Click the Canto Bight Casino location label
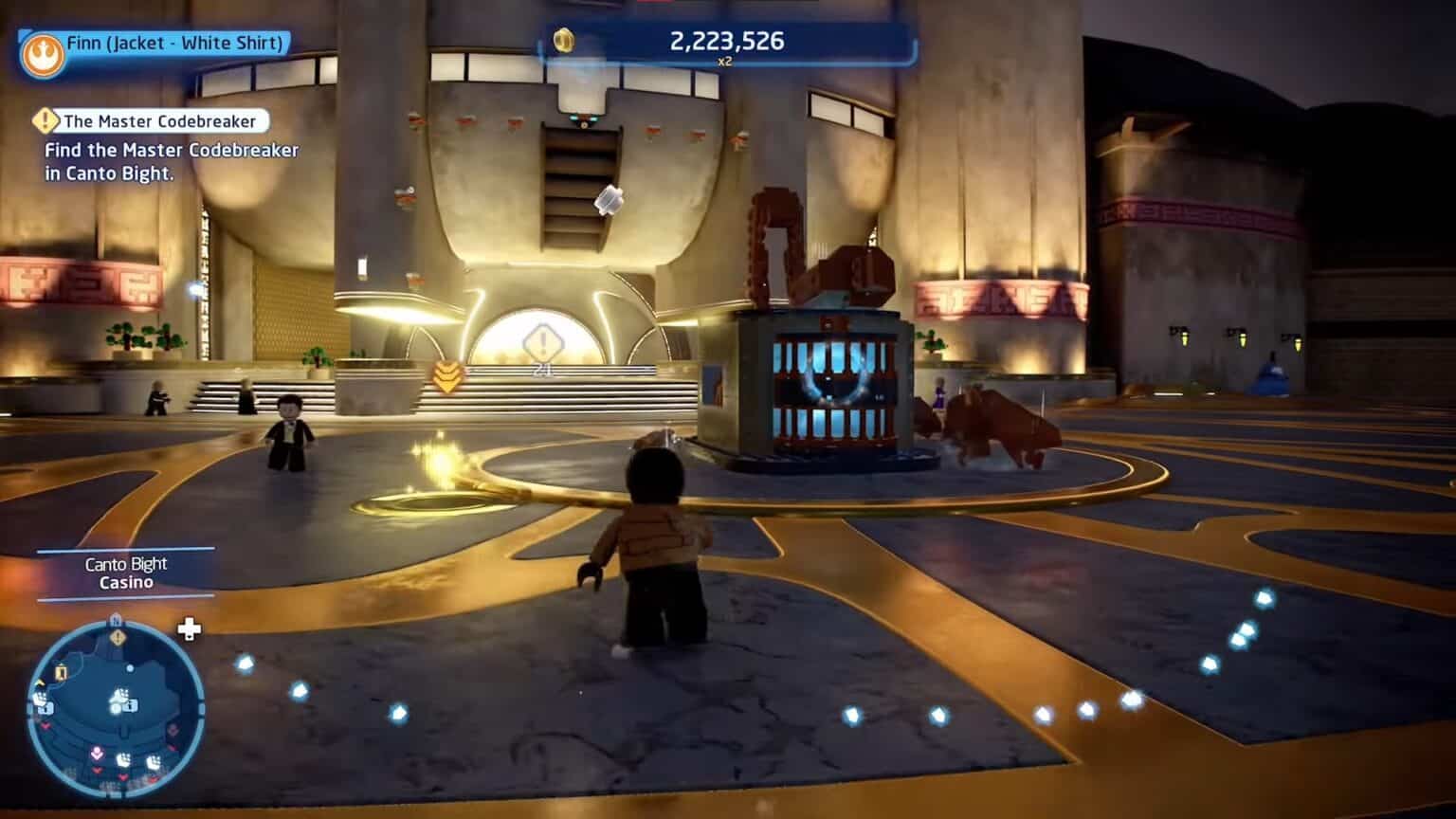The image size is (1456, 819). (125, 573)
